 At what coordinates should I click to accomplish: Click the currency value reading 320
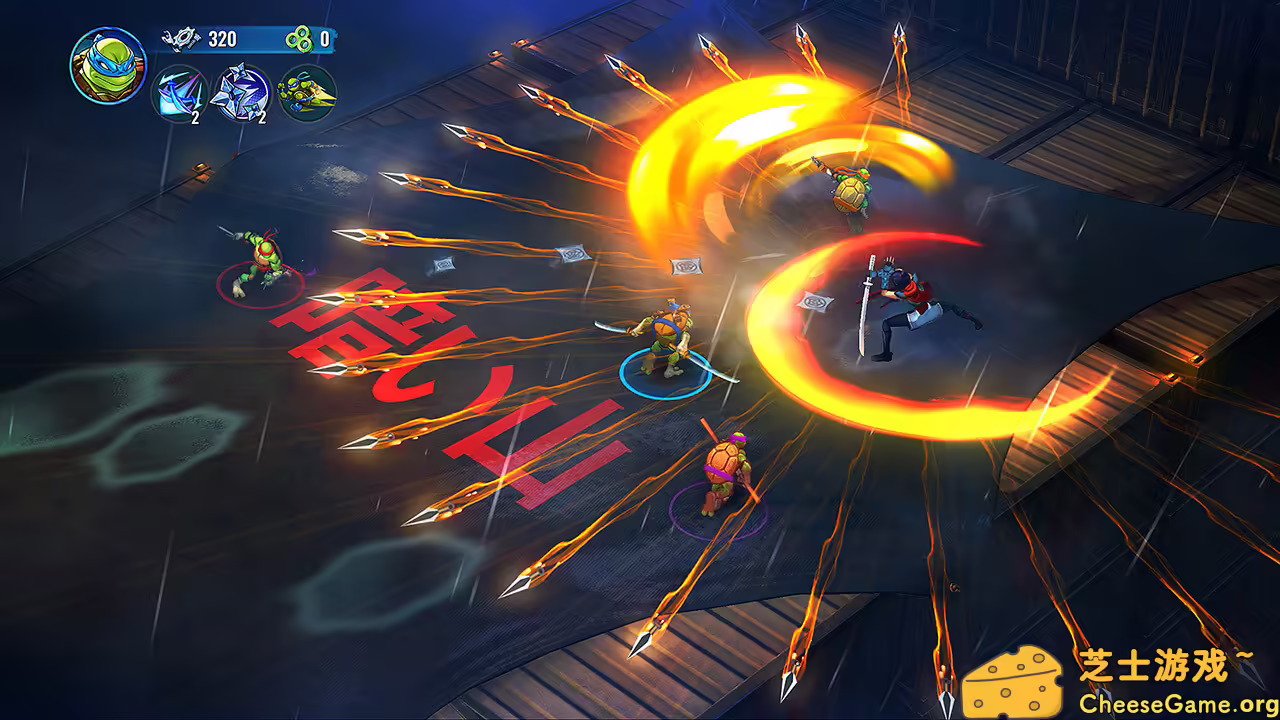225,40
